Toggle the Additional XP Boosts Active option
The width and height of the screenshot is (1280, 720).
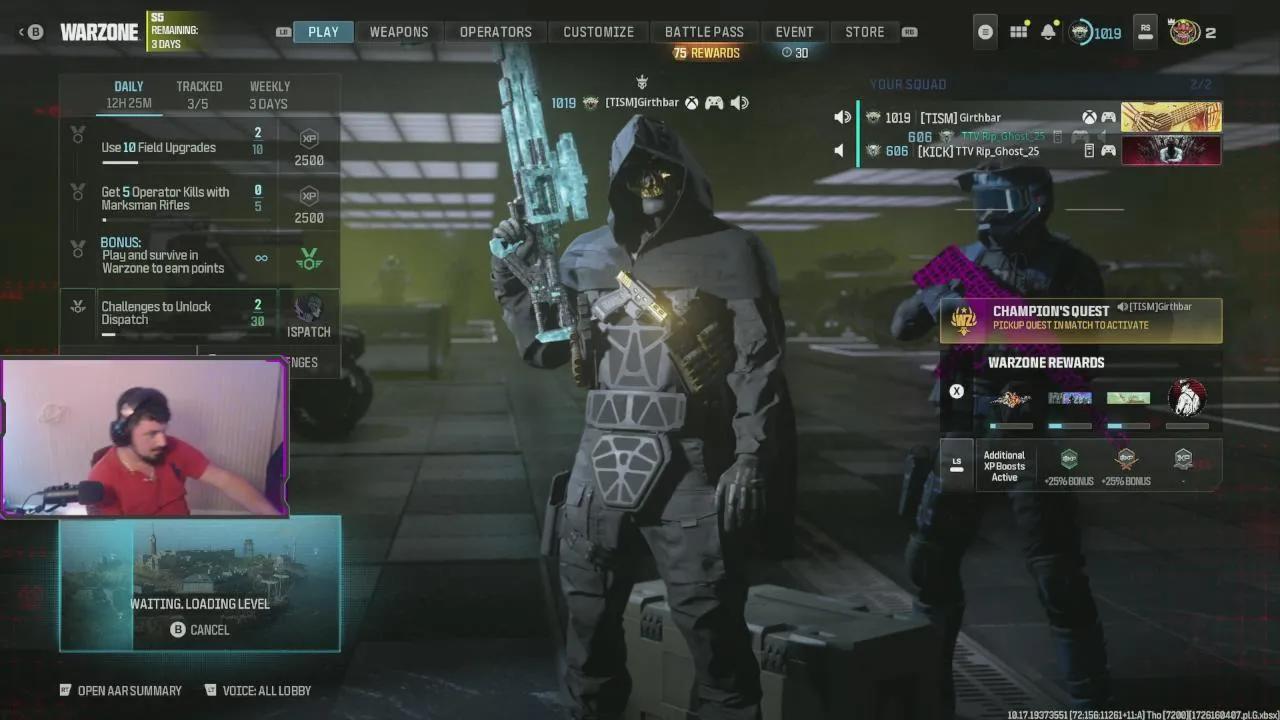(957, 464)
